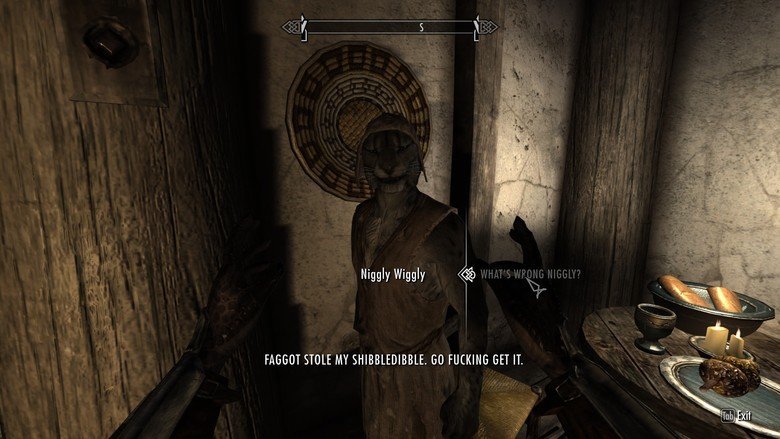
Task: Choose the "What's wrong" dialogue reply
Action: tap(530, 274)
